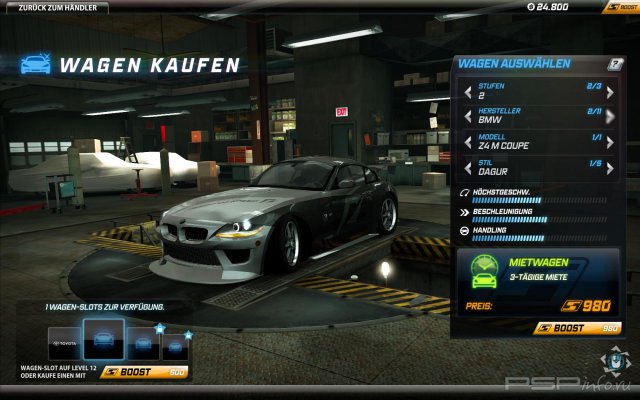Choose previous Modell with left arrow

[467, 142]
